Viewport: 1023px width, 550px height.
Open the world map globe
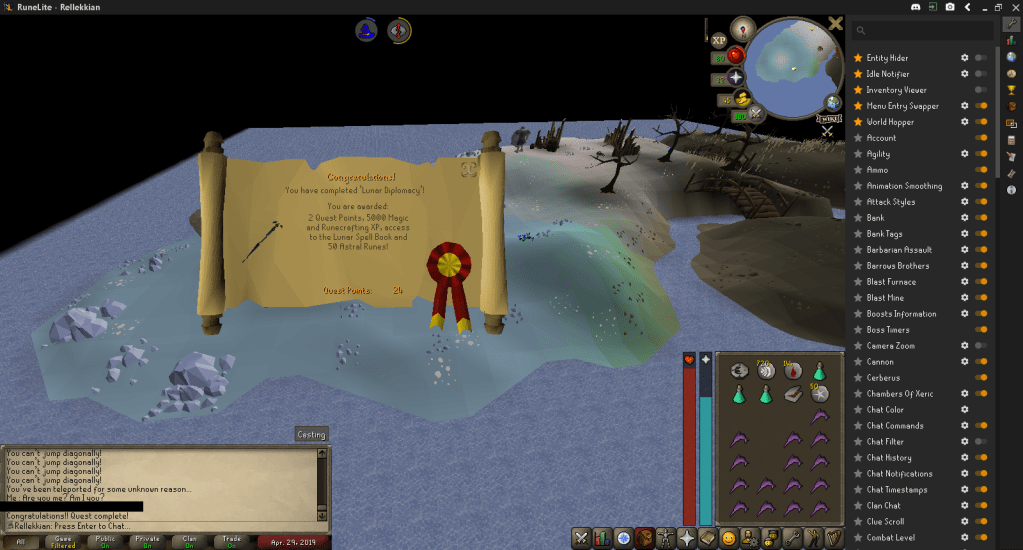tap(833, 102)
